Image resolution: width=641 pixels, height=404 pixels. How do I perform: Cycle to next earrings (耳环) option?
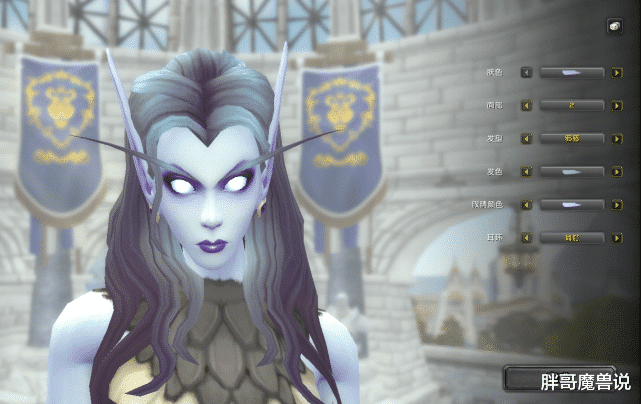pyautogui.click(x=618, y=237)
